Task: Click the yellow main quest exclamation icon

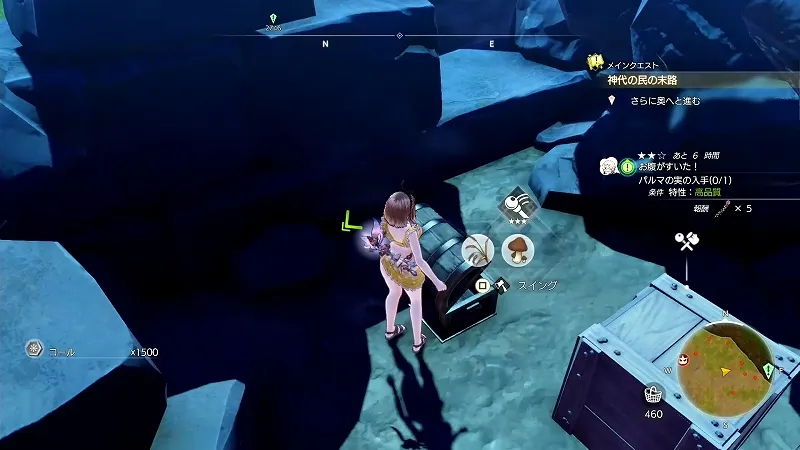Action: (596, 63)
